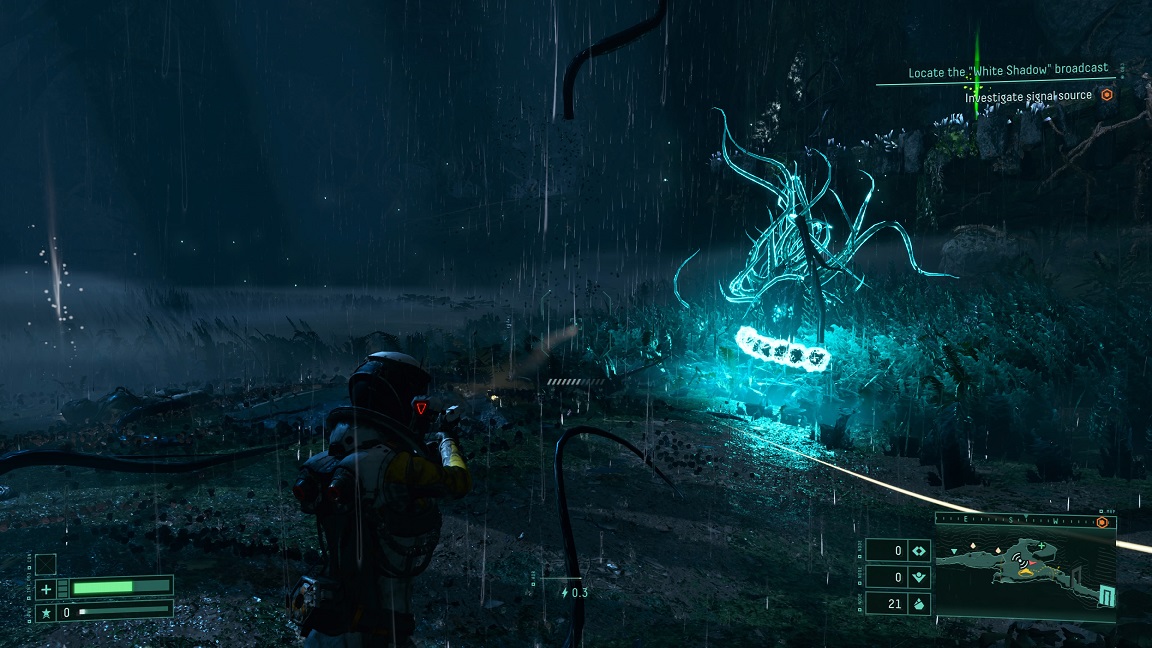Select the empty consumable slot above health
This screenshot has height=648, width=1152.
tap(46, 564)
